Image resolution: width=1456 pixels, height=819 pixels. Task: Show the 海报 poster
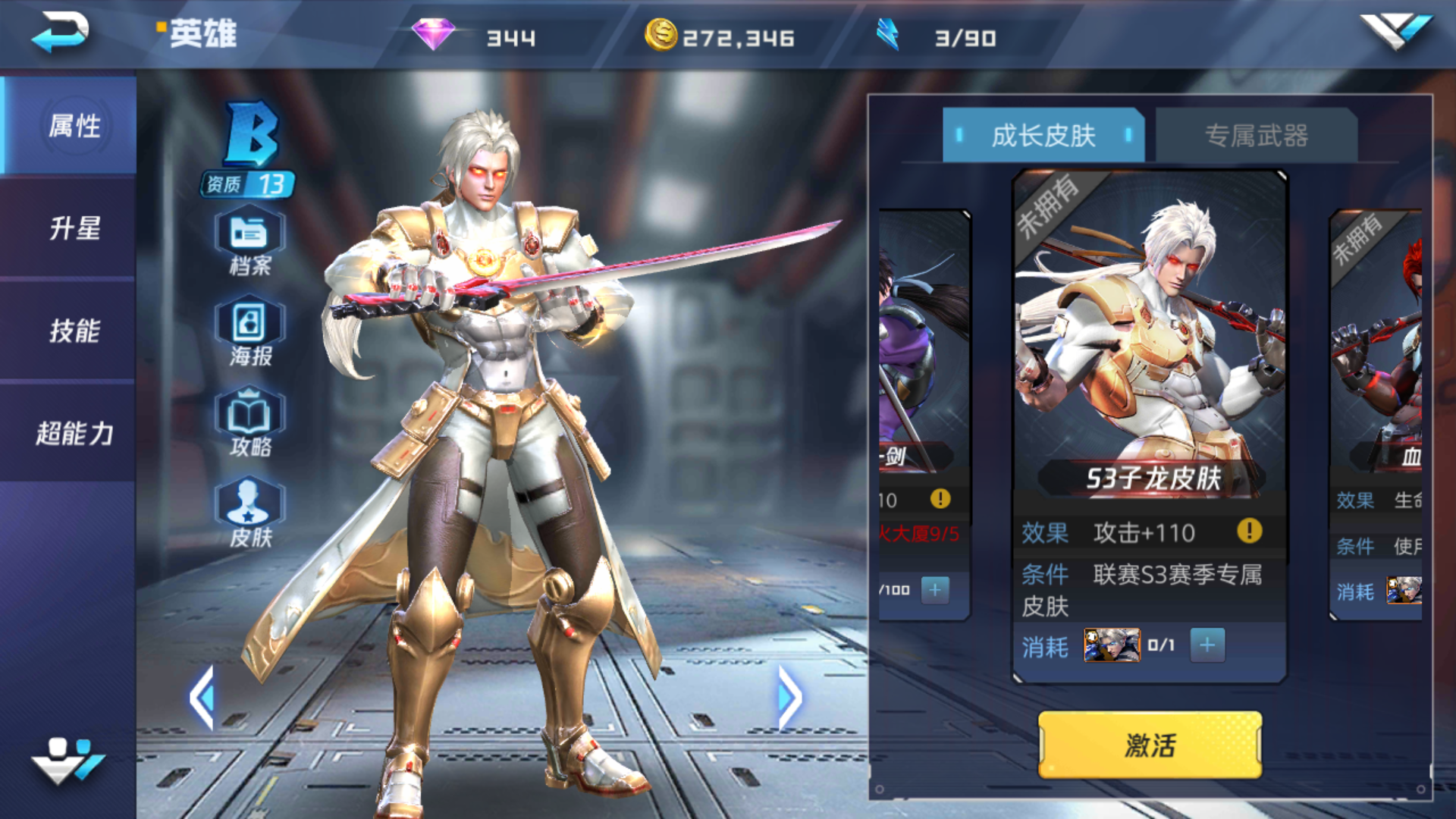249,332
